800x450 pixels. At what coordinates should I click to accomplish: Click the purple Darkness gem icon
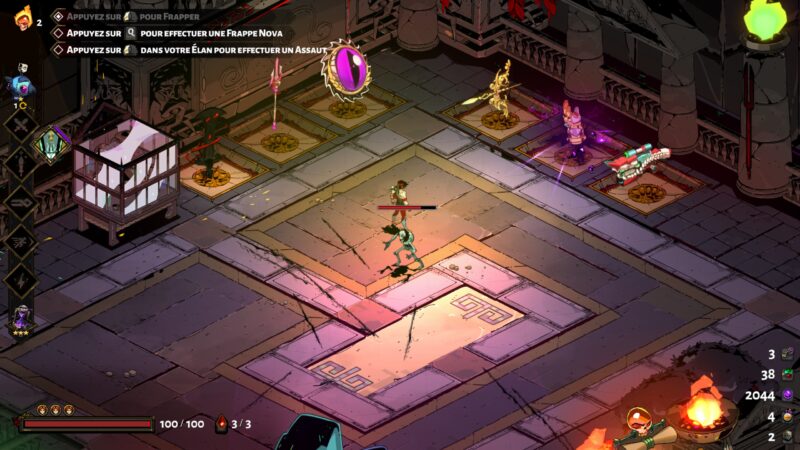tap(787, 395)
